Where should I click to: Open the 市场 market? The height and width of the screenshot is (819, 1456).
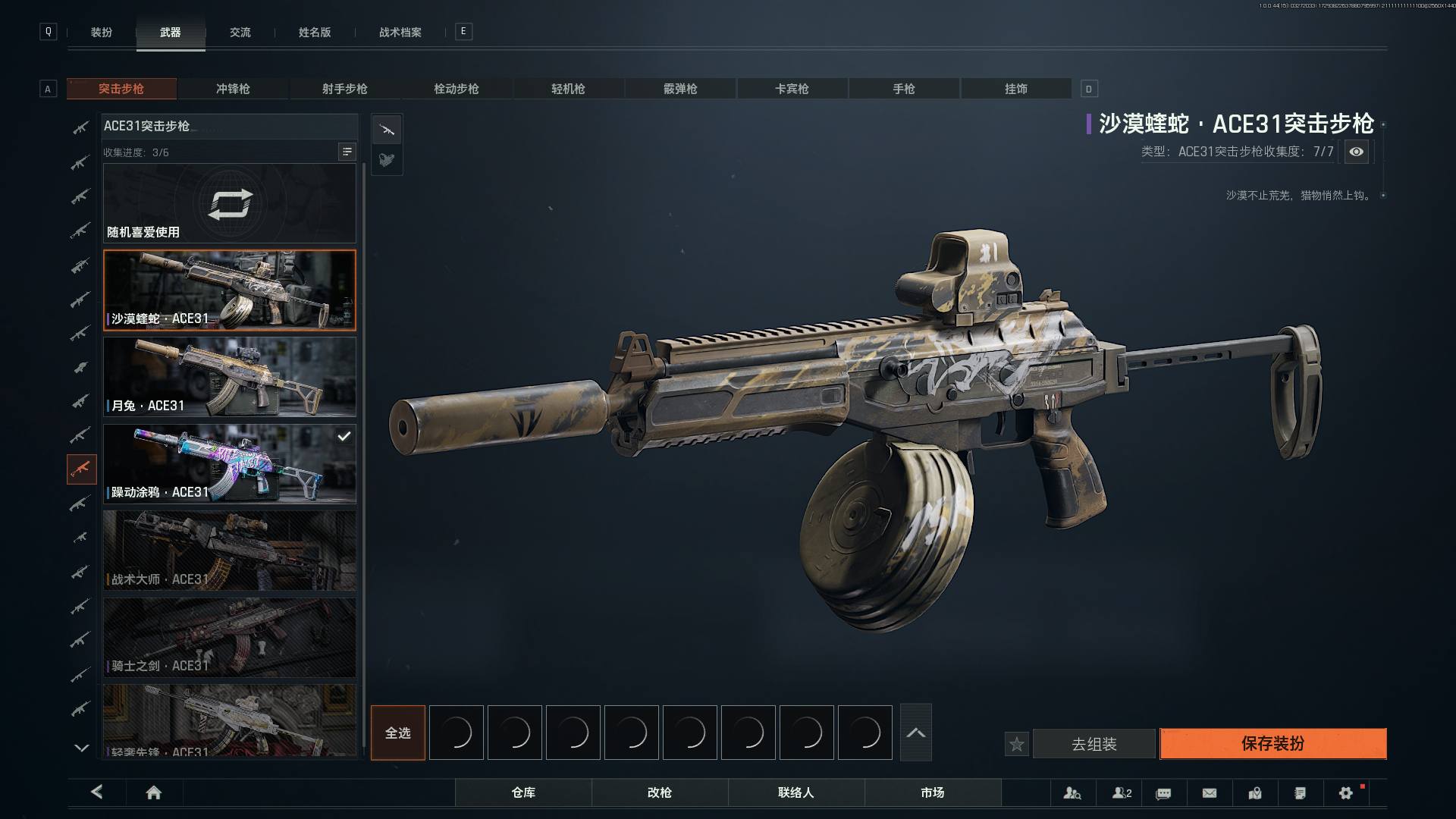tap(933, 792)
